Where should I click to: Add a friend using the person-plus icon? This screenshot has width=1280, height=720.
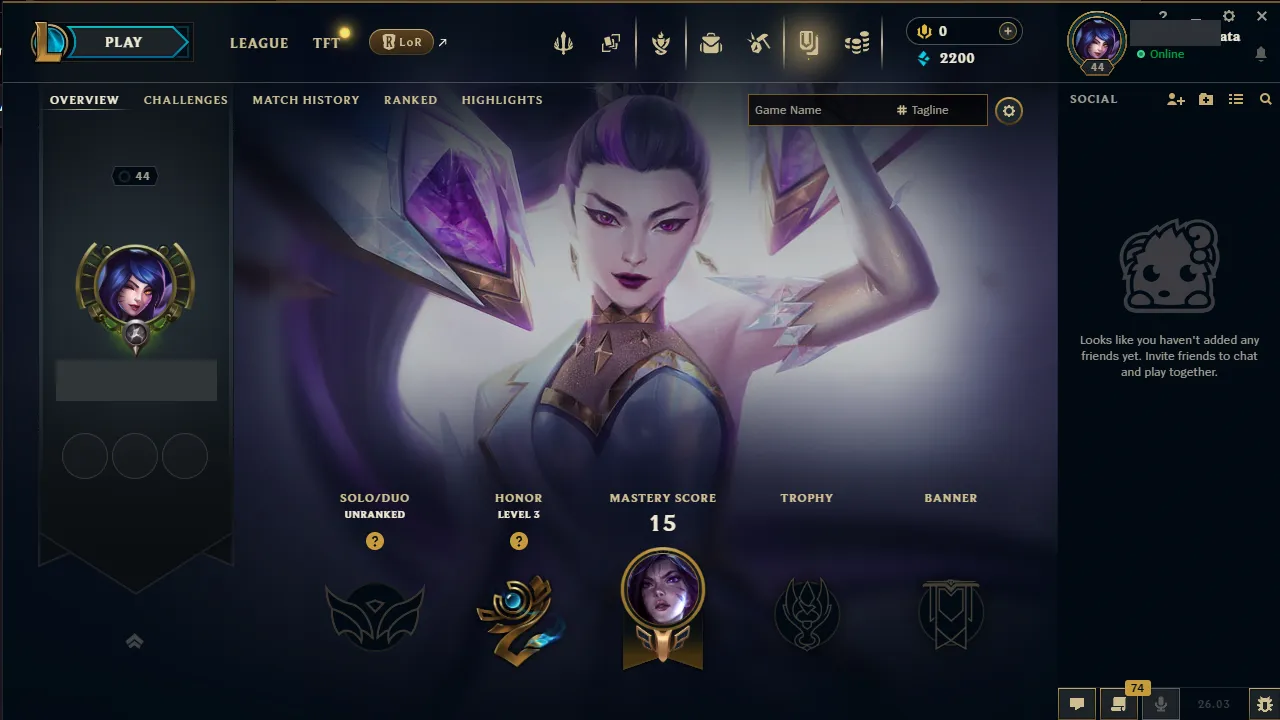1175,99
